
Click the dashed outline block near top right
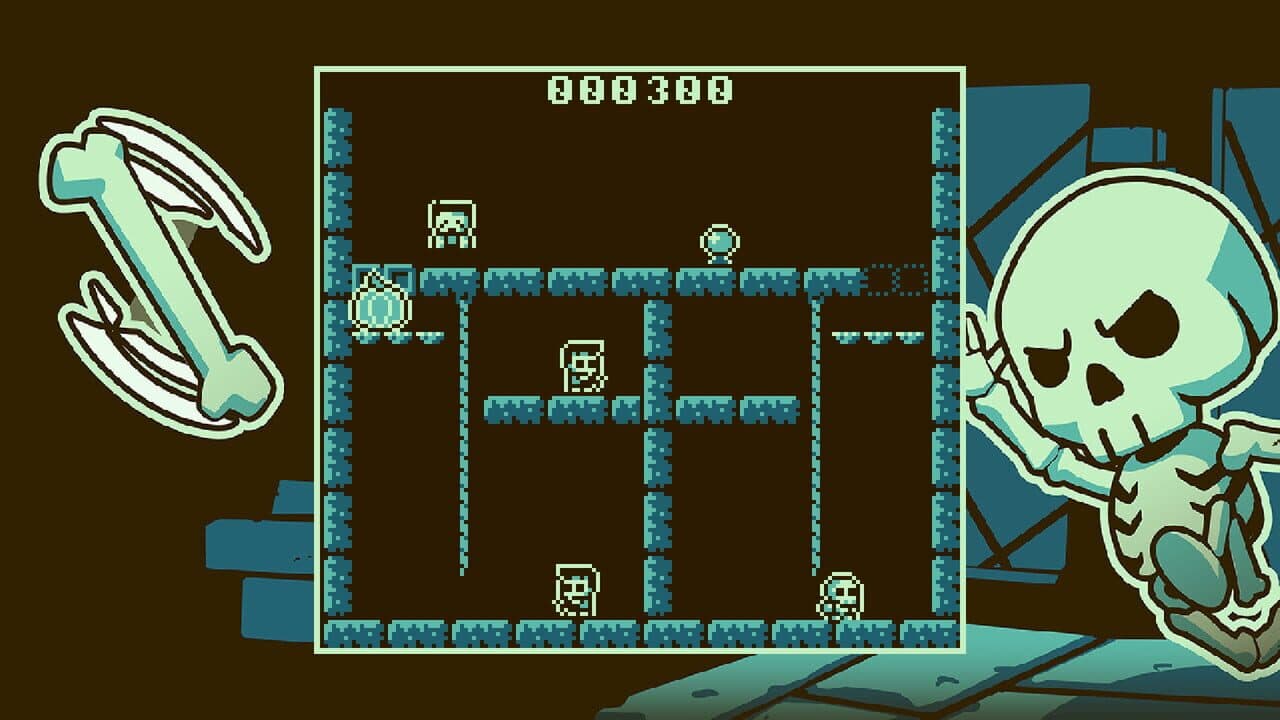895,280
